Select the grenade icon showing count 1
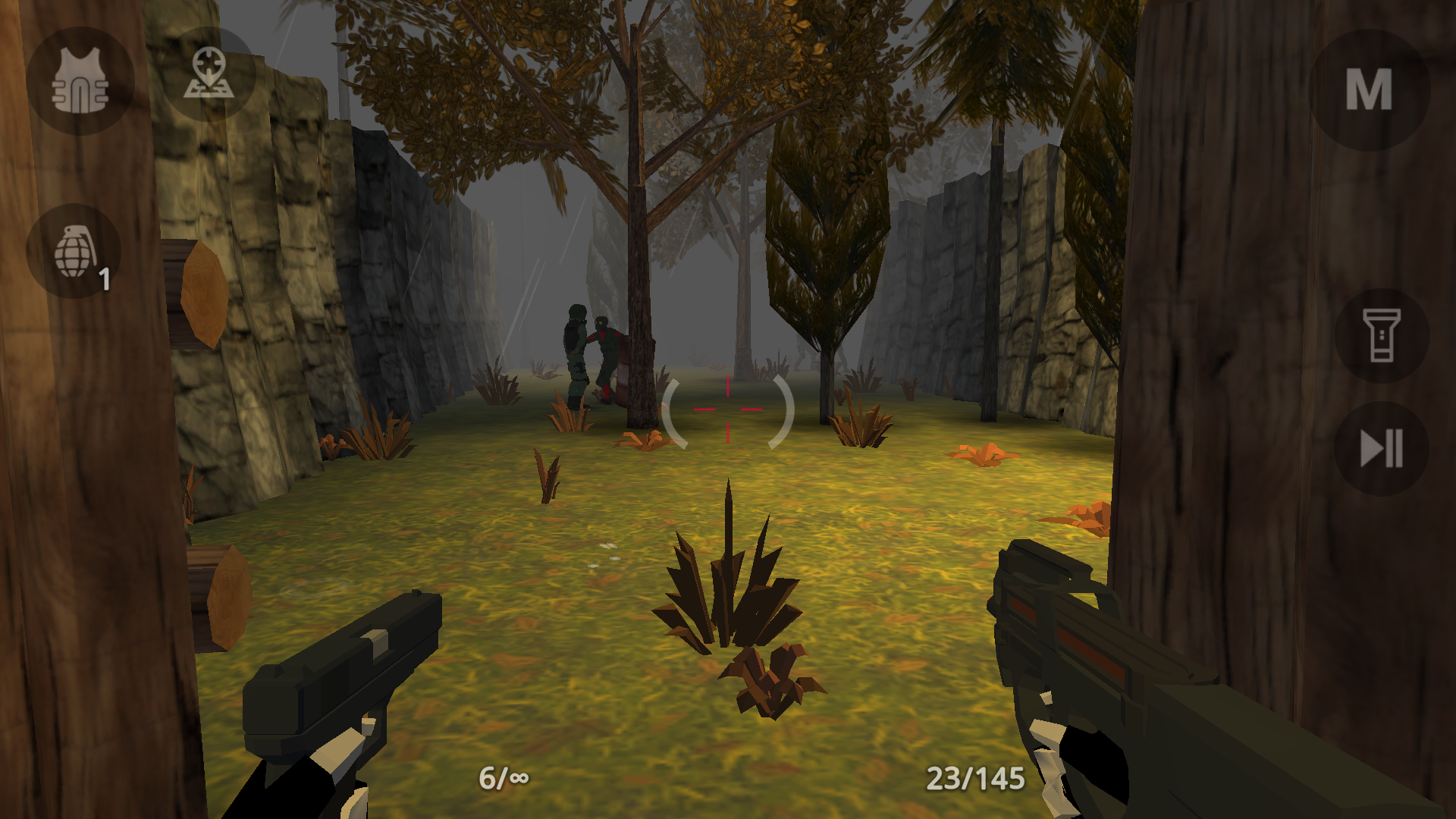 [78, 250]
